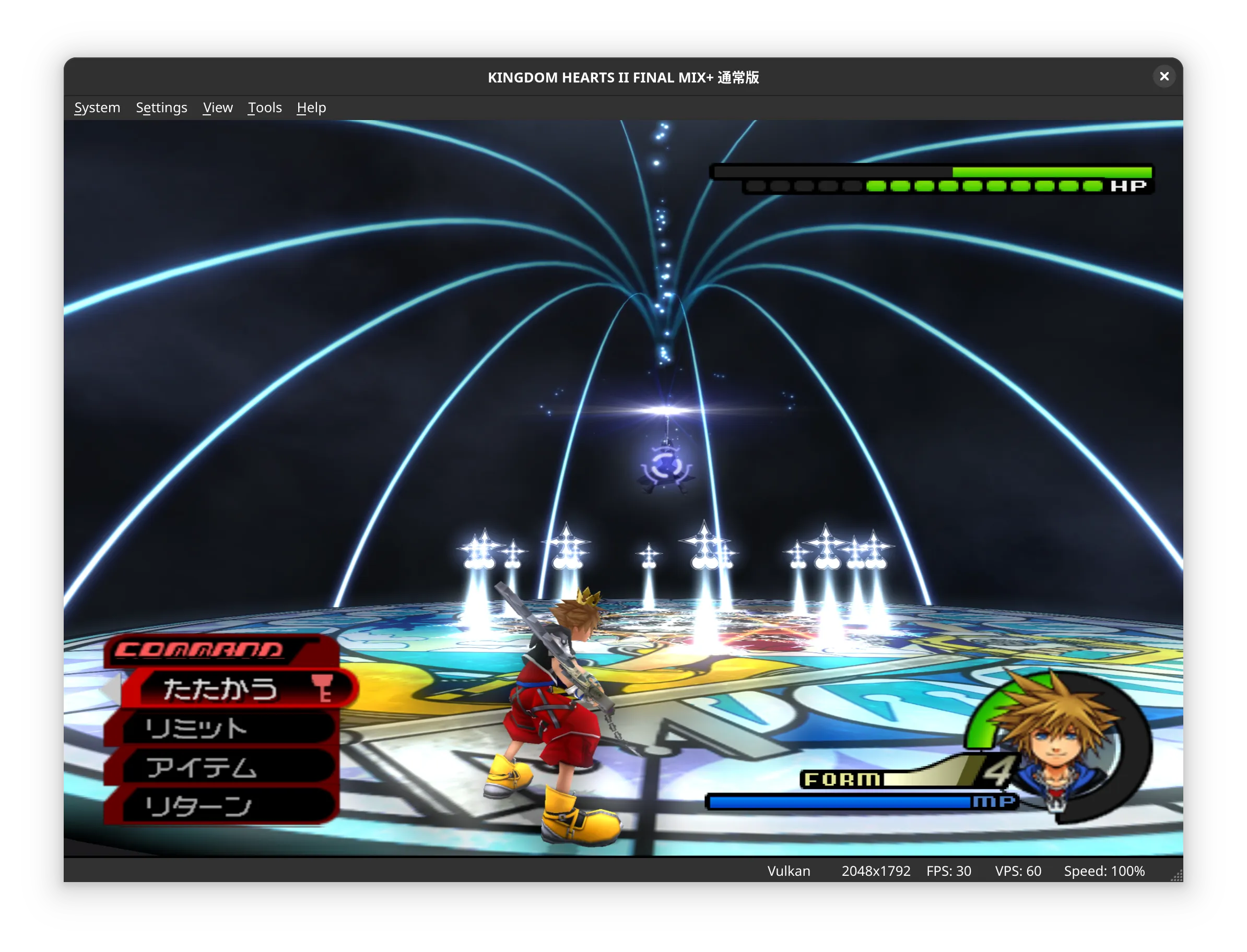Choose the リミット limit command
This screenshot has width=1247, height=952.
[x=221, y=728]
